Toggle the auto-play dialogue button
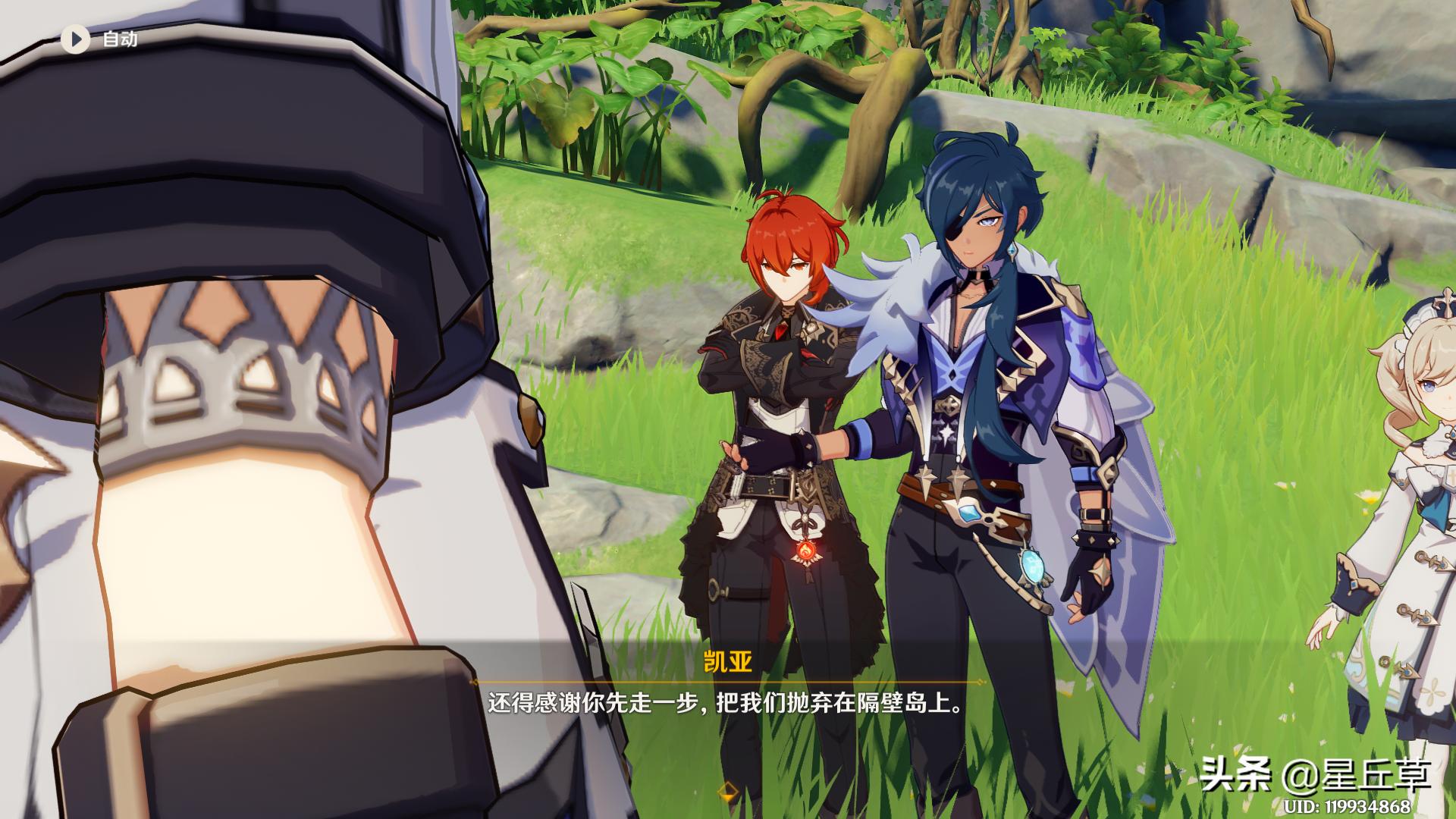 point(76,39)
